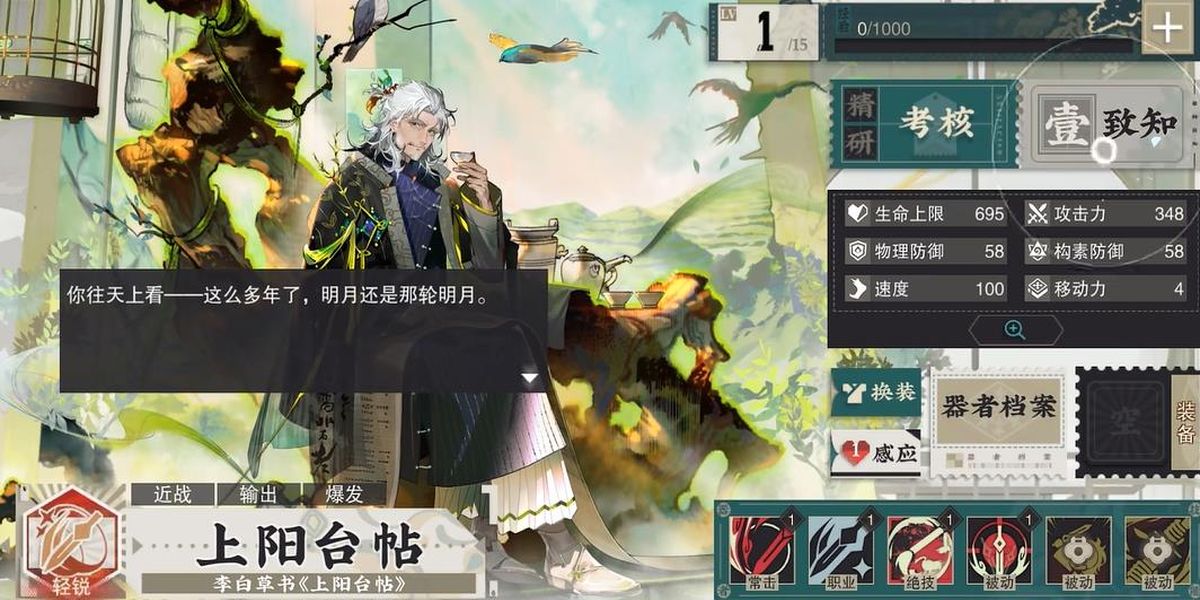Image resolution: width=1200 pixels, height=600 pixels.
Task: Tap the plus button to add experience
Action: click(1167, 29)
